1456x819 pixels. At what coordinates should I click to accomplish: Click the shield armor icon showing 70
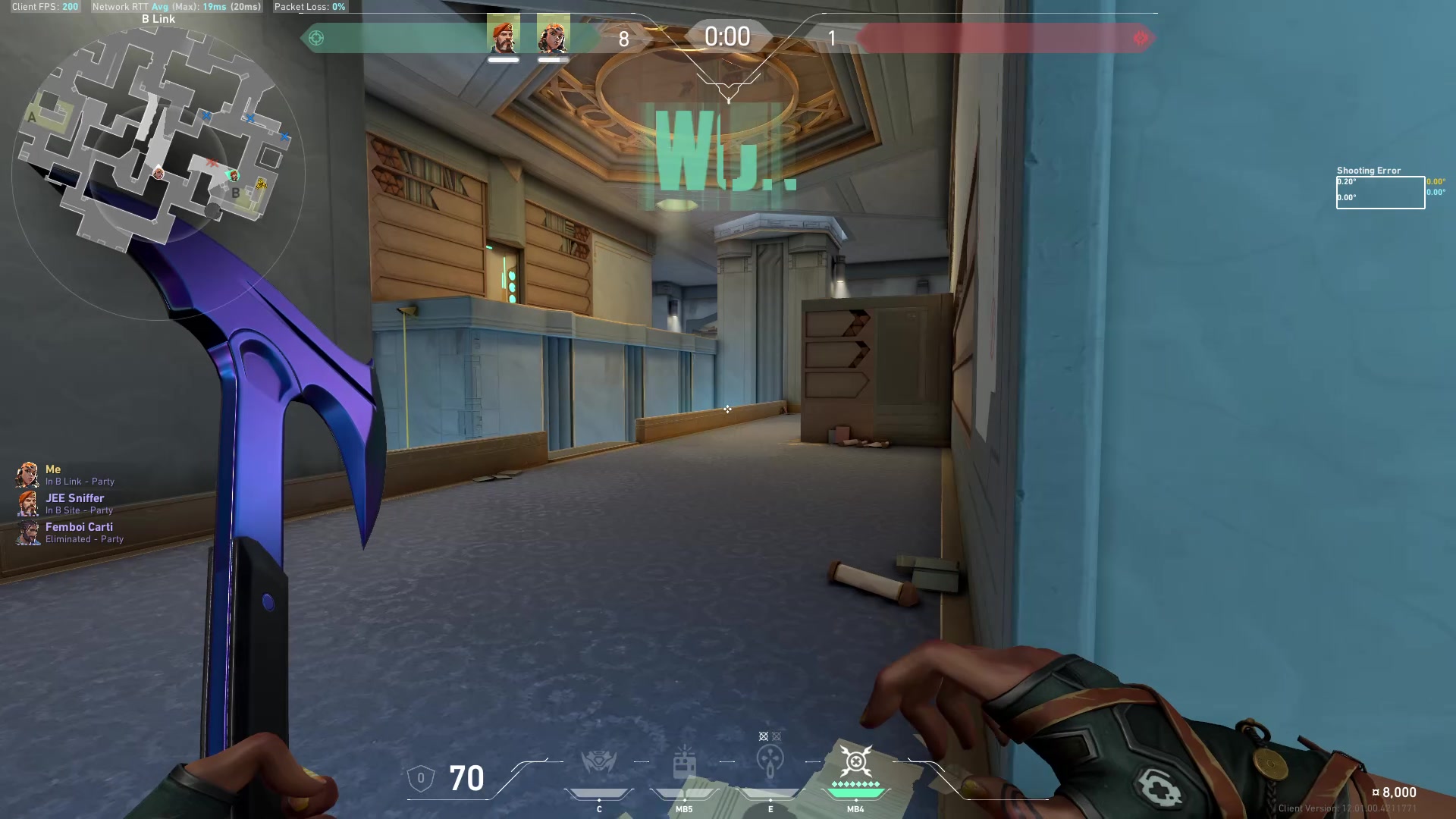pyautogui.click(x=422, y=778)
